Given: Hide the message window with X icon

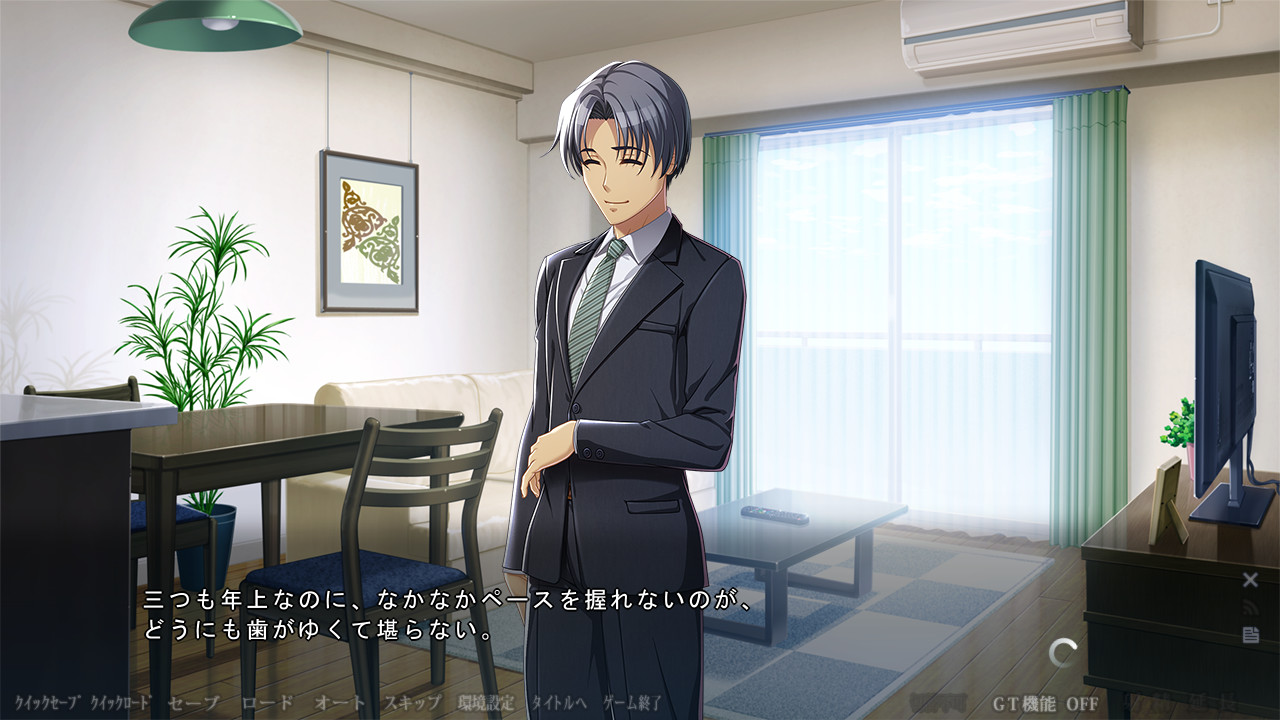Looking at the screenshot, I should click(1250, 580).
